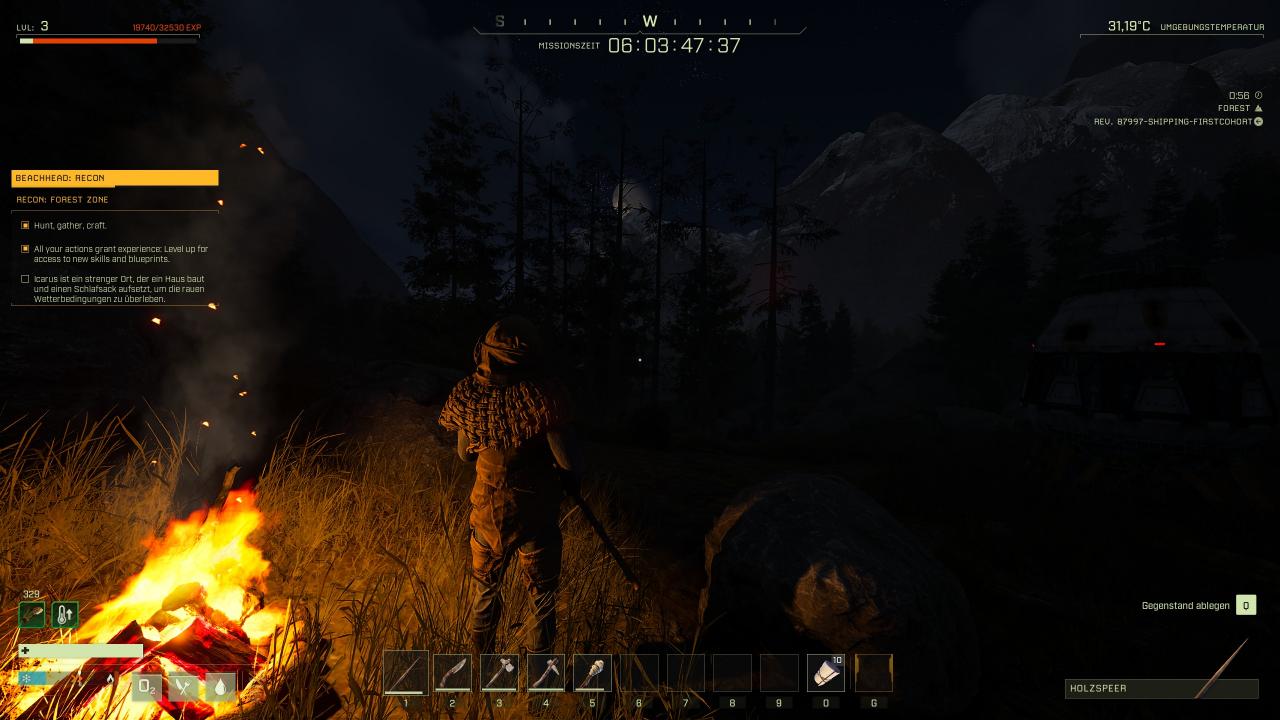Open the Beachhead: Recon mission header
1280x720 pixels.
114,178
